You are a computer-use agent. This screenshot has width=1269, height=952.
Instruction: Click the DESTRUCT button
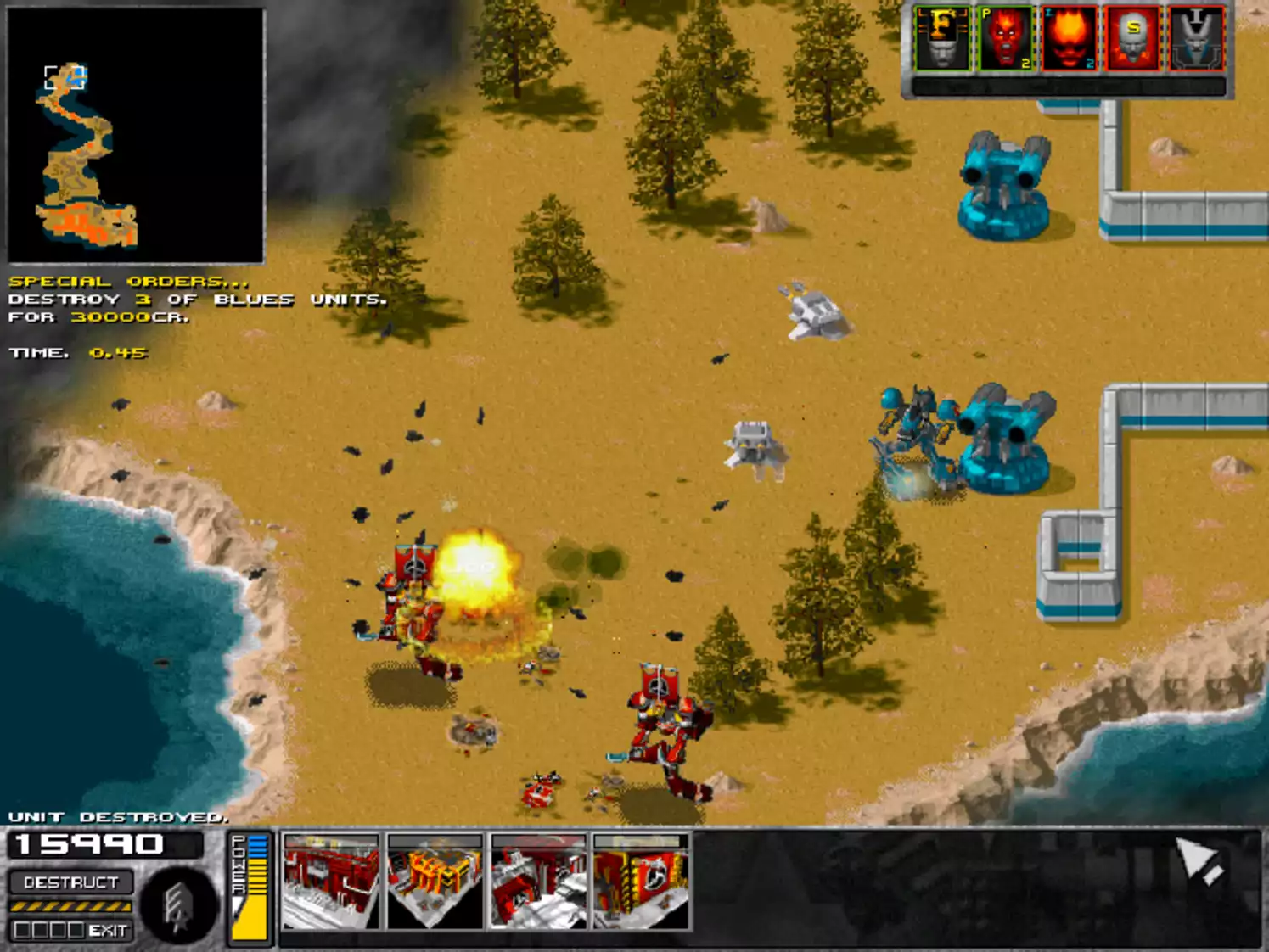click(x=71, y=882)
